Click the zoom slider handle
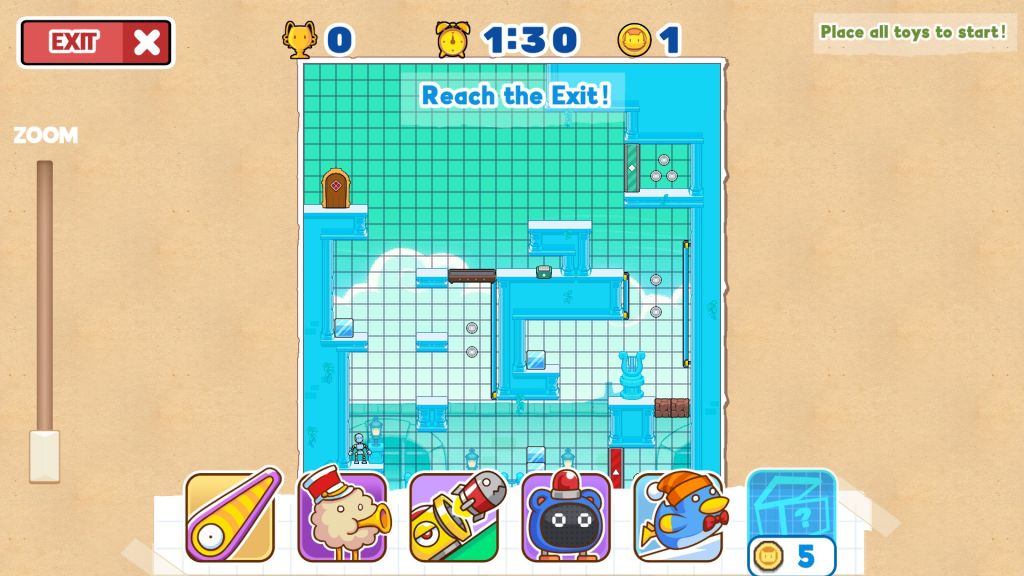The image size is (1024, 576). click(44, 455)
